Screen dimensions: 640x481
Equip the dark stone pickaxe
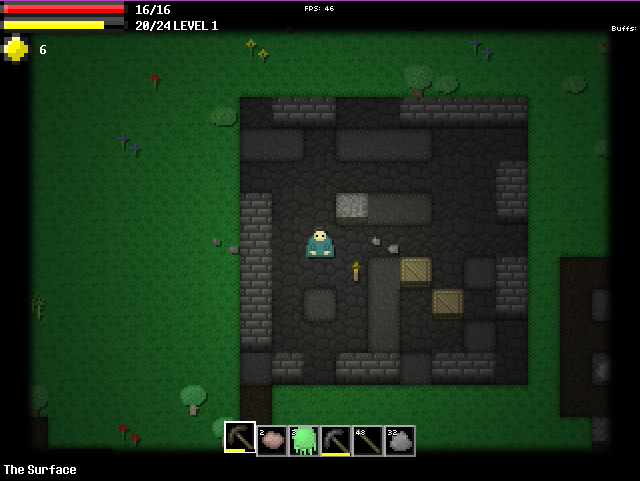coord(336,440)
